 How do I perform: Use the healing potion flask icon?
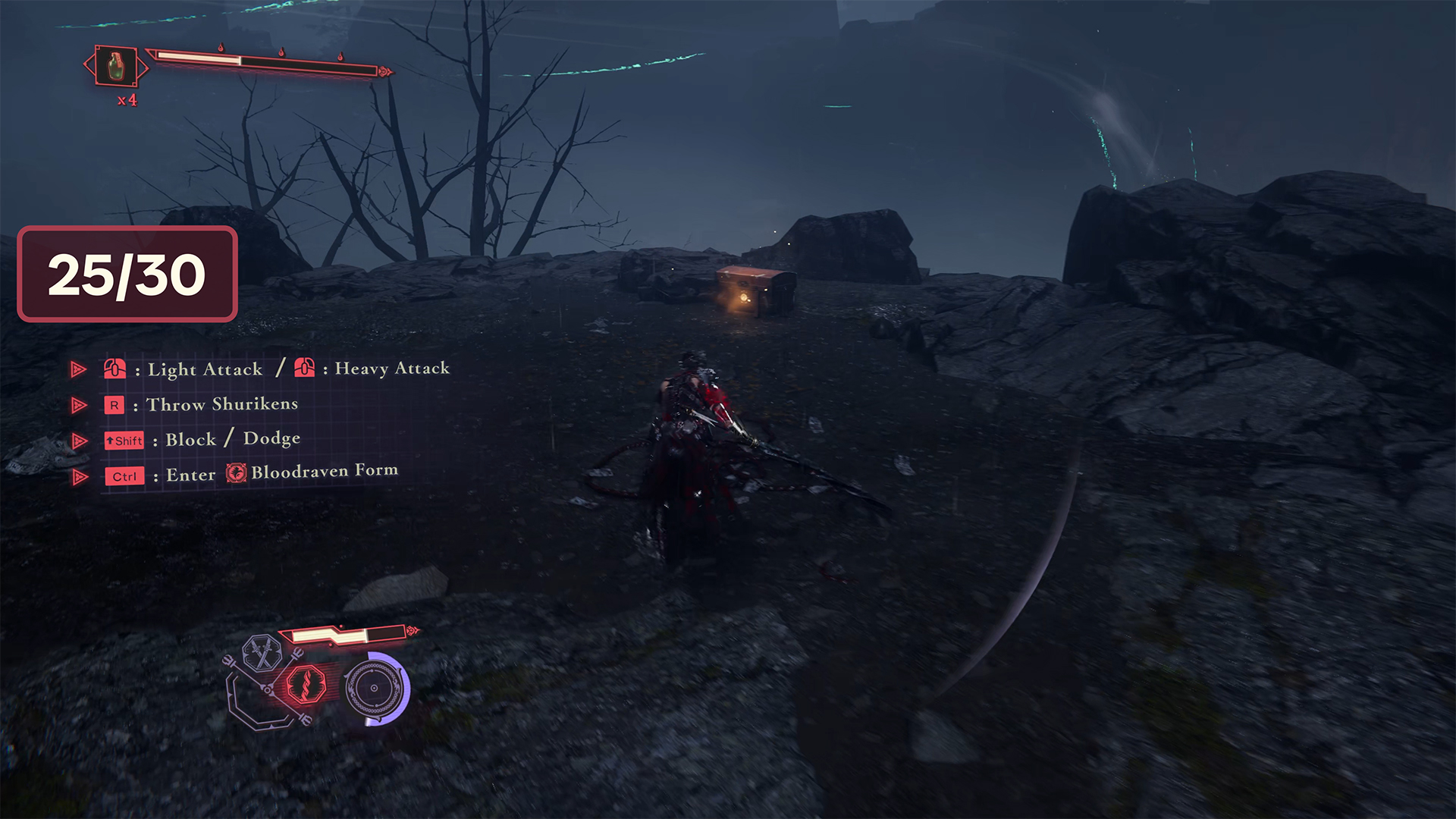point(115,66)
